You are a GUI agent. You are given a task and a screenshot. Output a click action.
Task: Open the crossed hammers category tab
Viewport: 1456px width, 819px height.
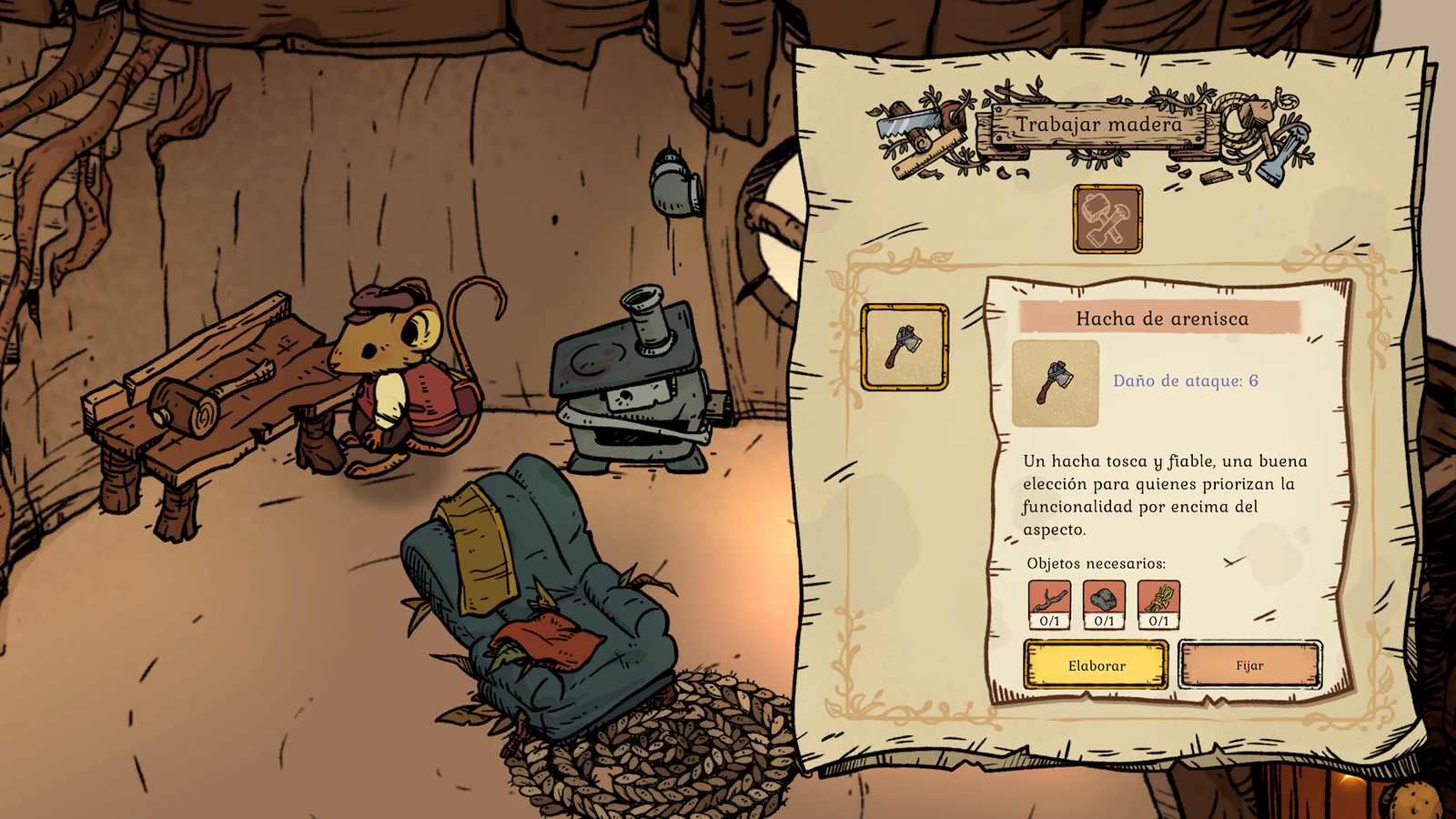click(x=1107, y=219)
